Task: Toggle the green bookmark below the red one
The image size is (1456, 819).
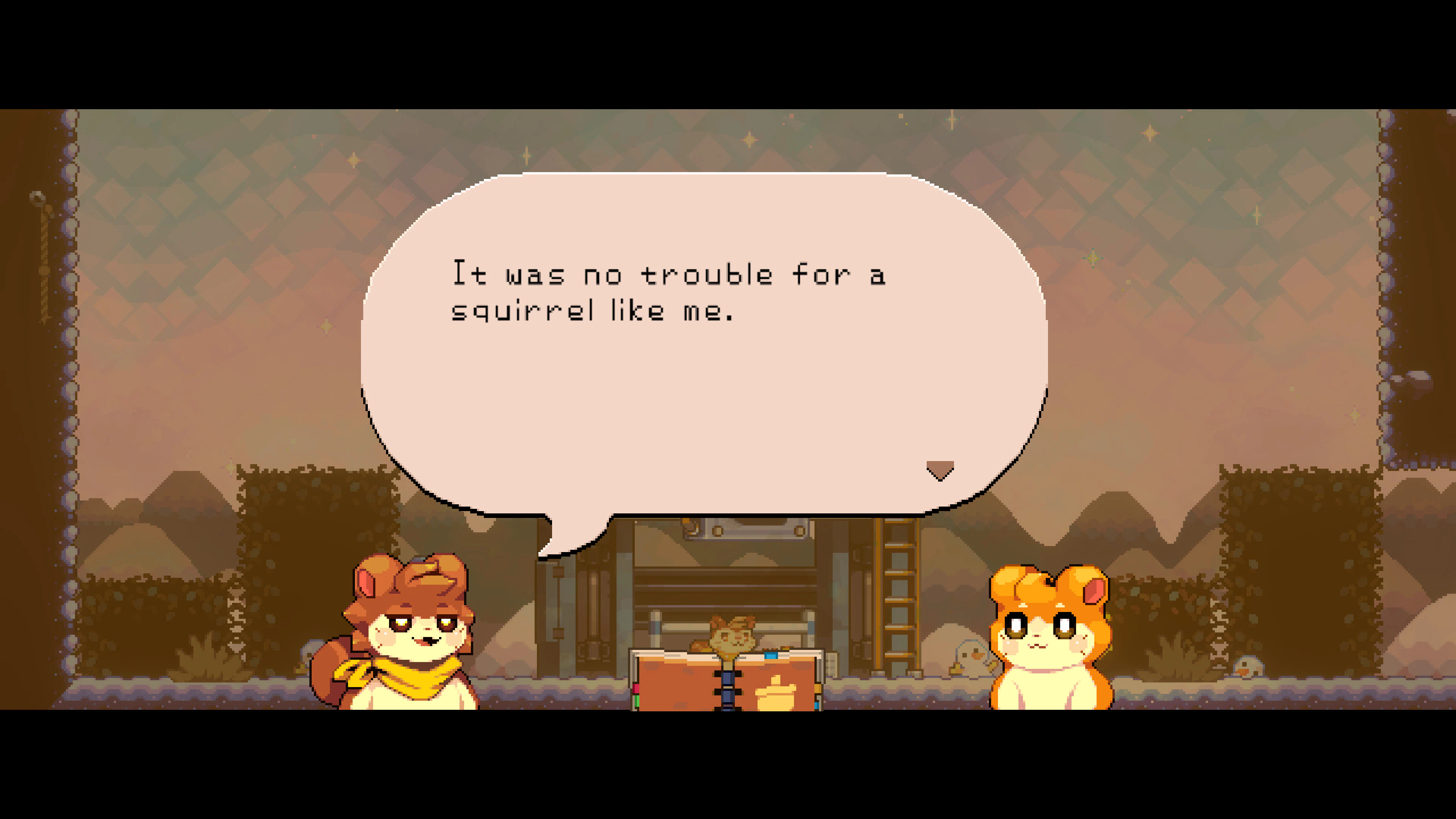Action: (x=637, y=701)
